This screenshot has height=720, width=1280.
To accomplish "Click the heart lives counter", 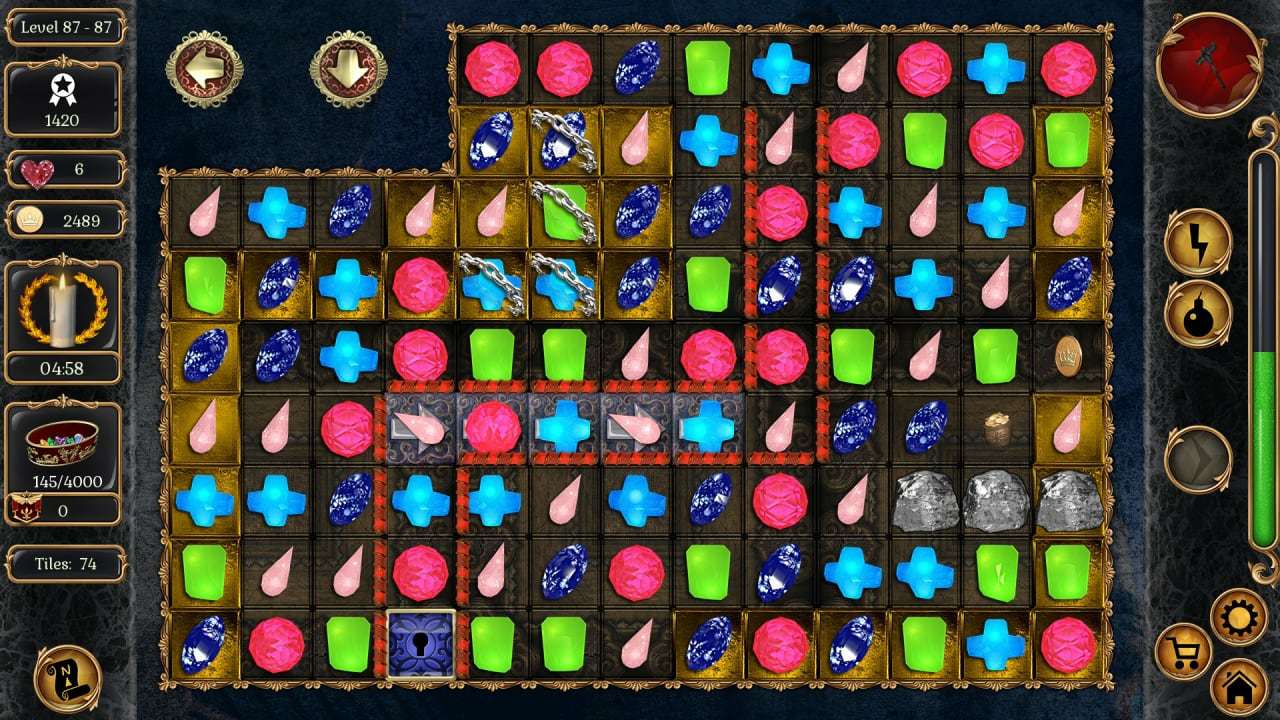I will coord(64,170).
